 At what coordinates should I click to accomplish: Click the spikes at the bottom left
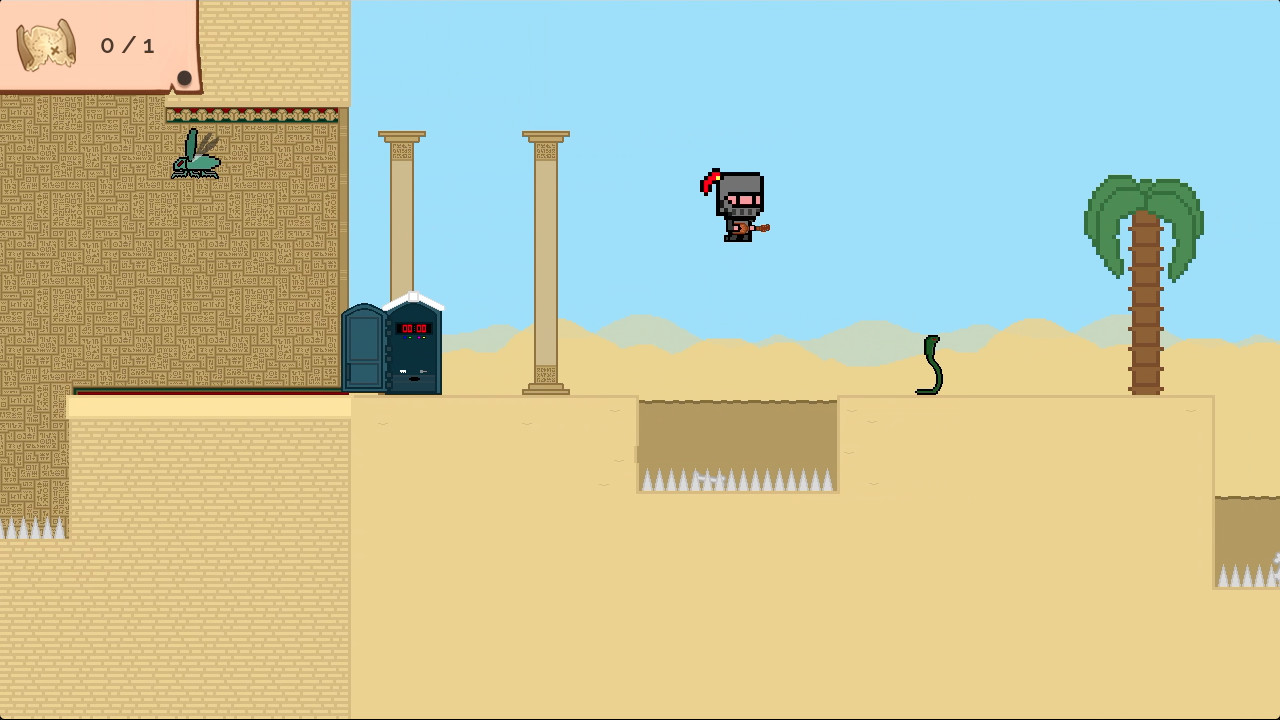[x=33, y=528]
